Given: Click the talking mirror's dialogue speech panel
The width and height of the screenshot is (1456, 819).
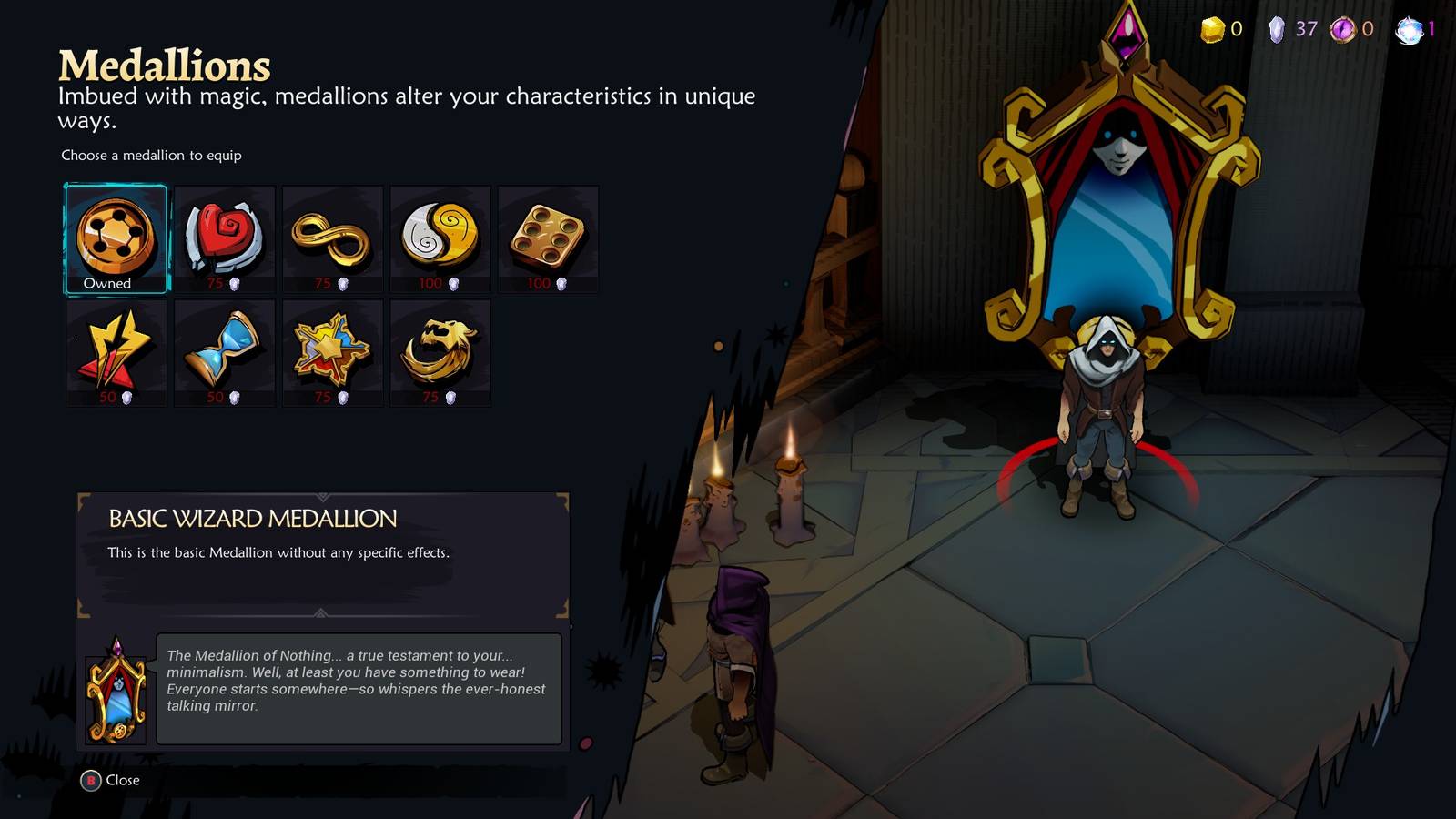Looking at the screenshot, I should click(360, 687).
